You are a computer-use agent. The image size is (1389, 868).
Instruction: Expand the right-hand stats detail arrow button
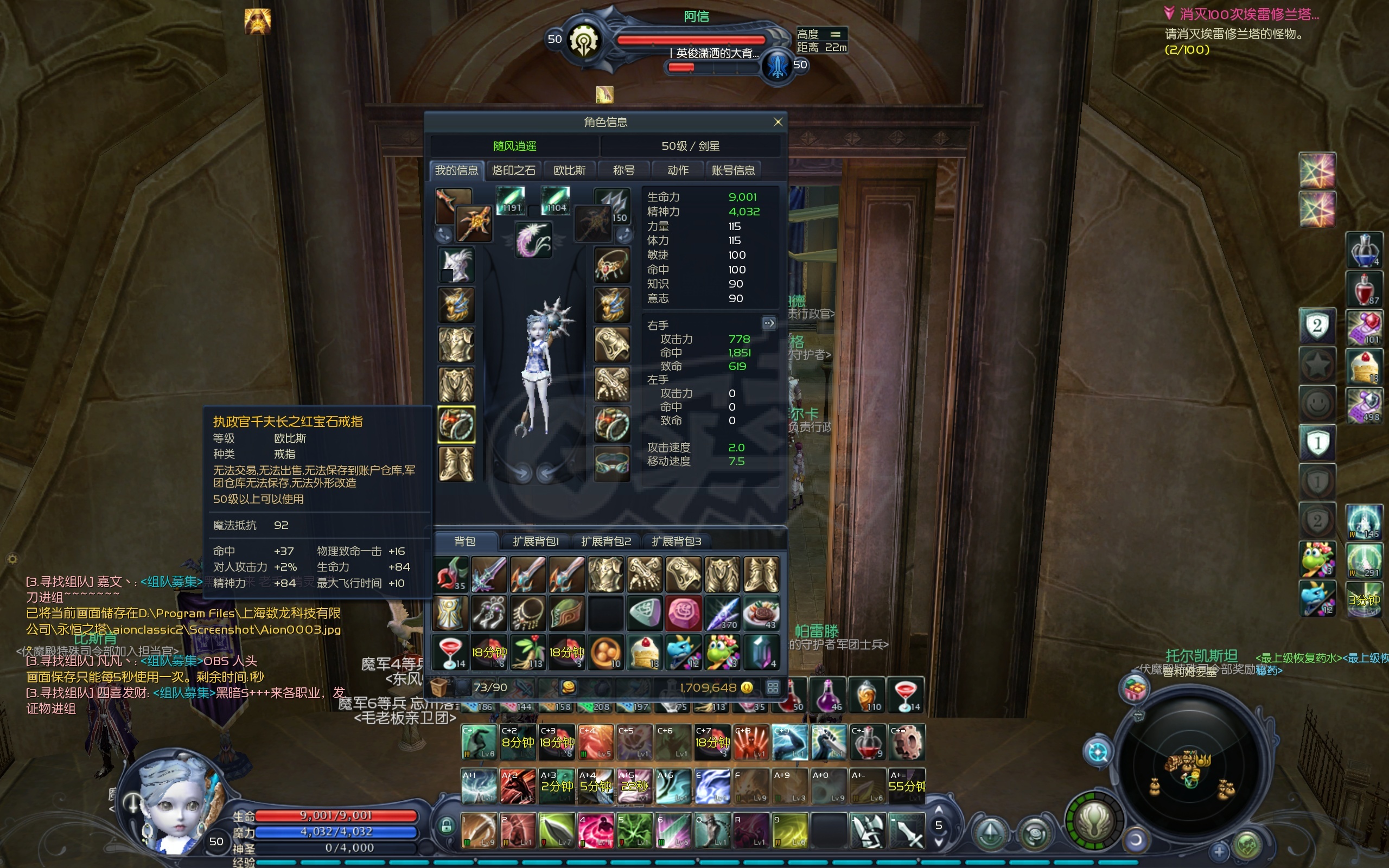tap(768, 323)
